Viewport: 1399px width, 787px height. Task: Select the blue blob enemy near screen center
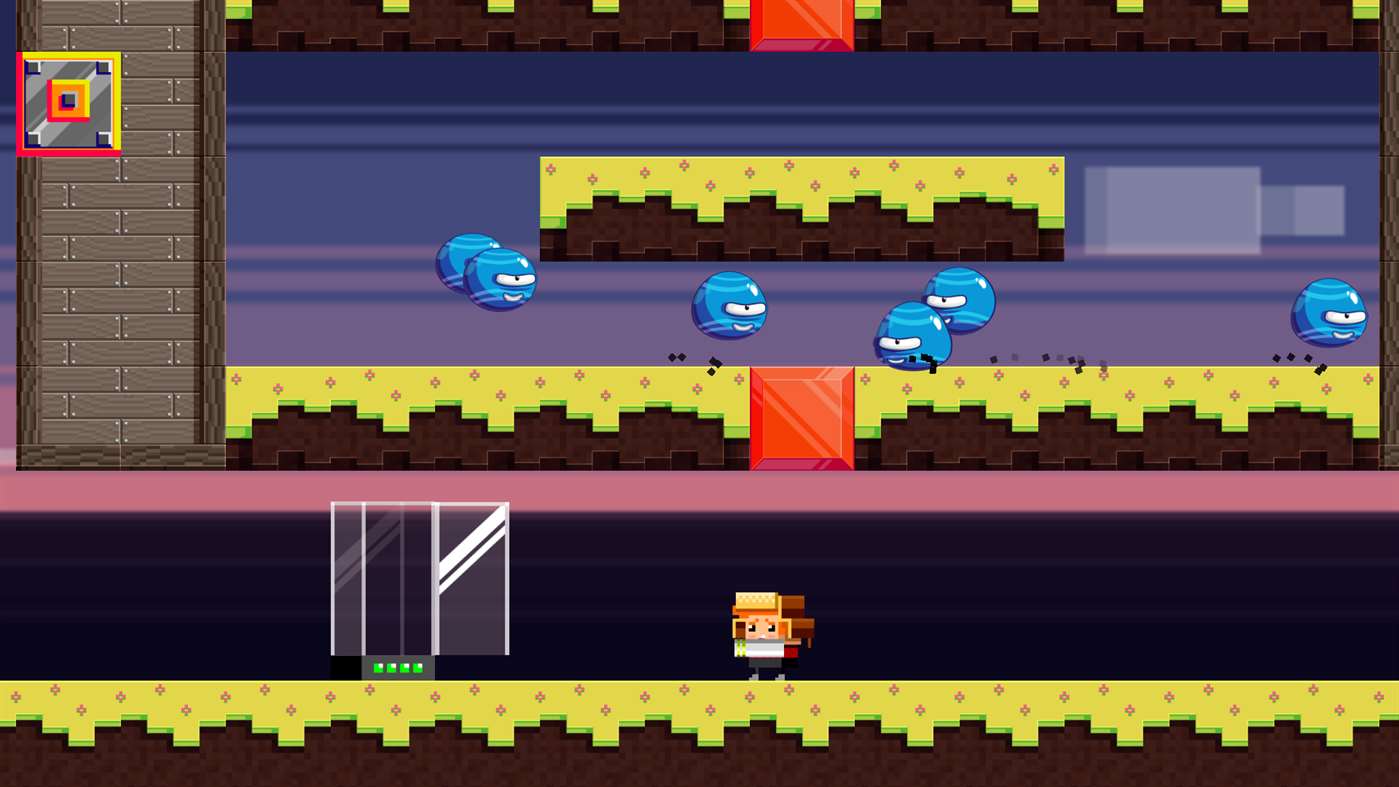729,307
